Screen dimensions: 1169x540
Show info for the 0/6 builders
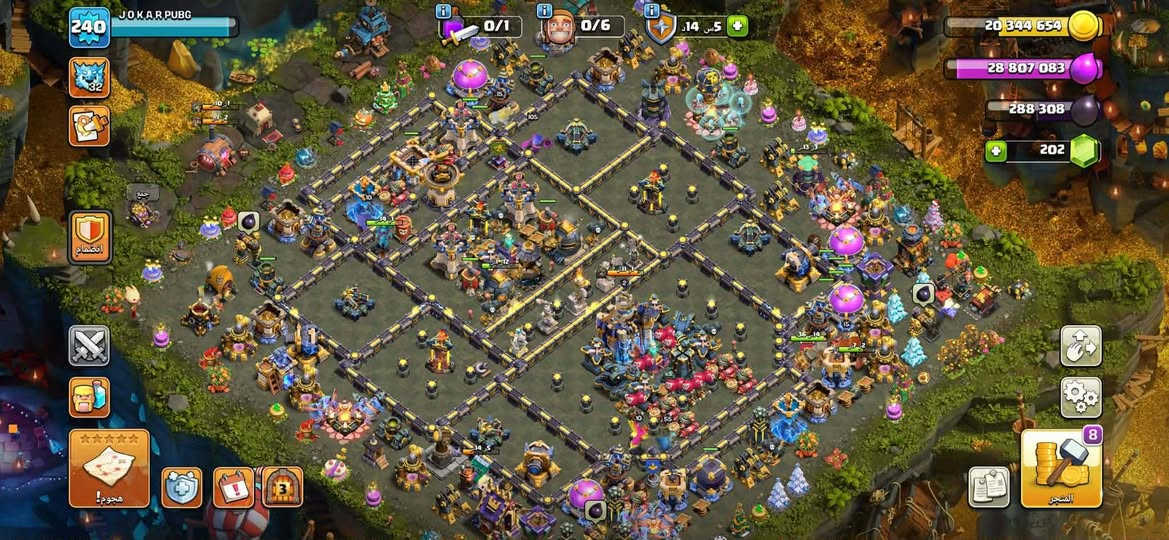coord(544,11)
